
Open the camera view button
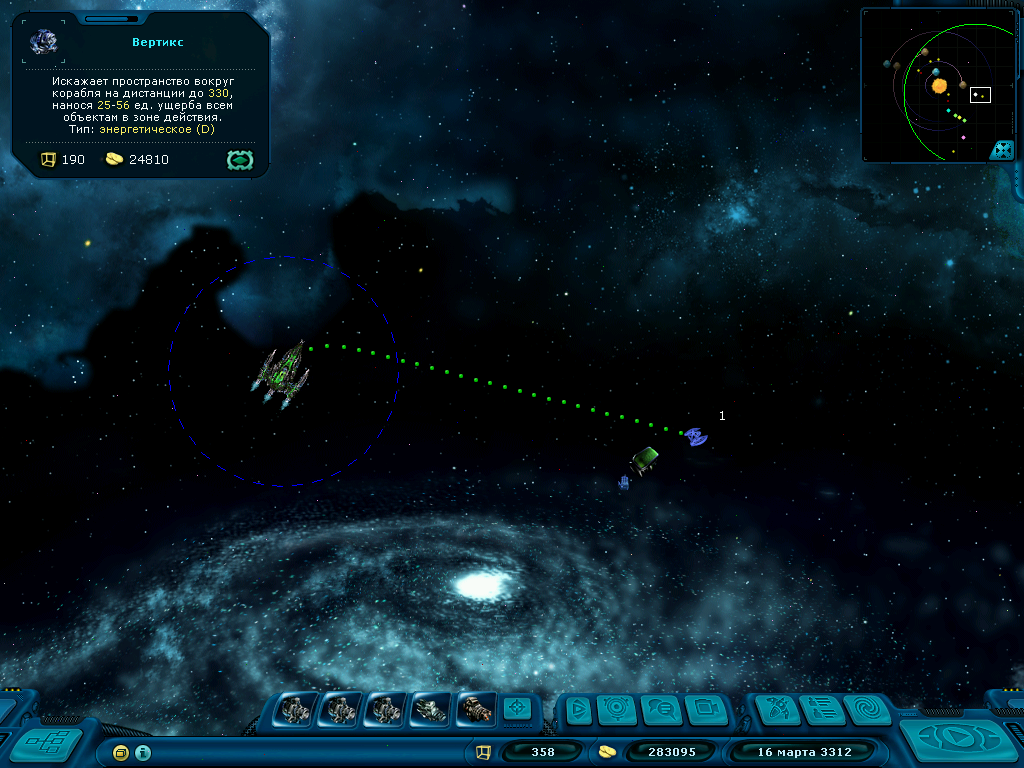(x=706, y=710)
